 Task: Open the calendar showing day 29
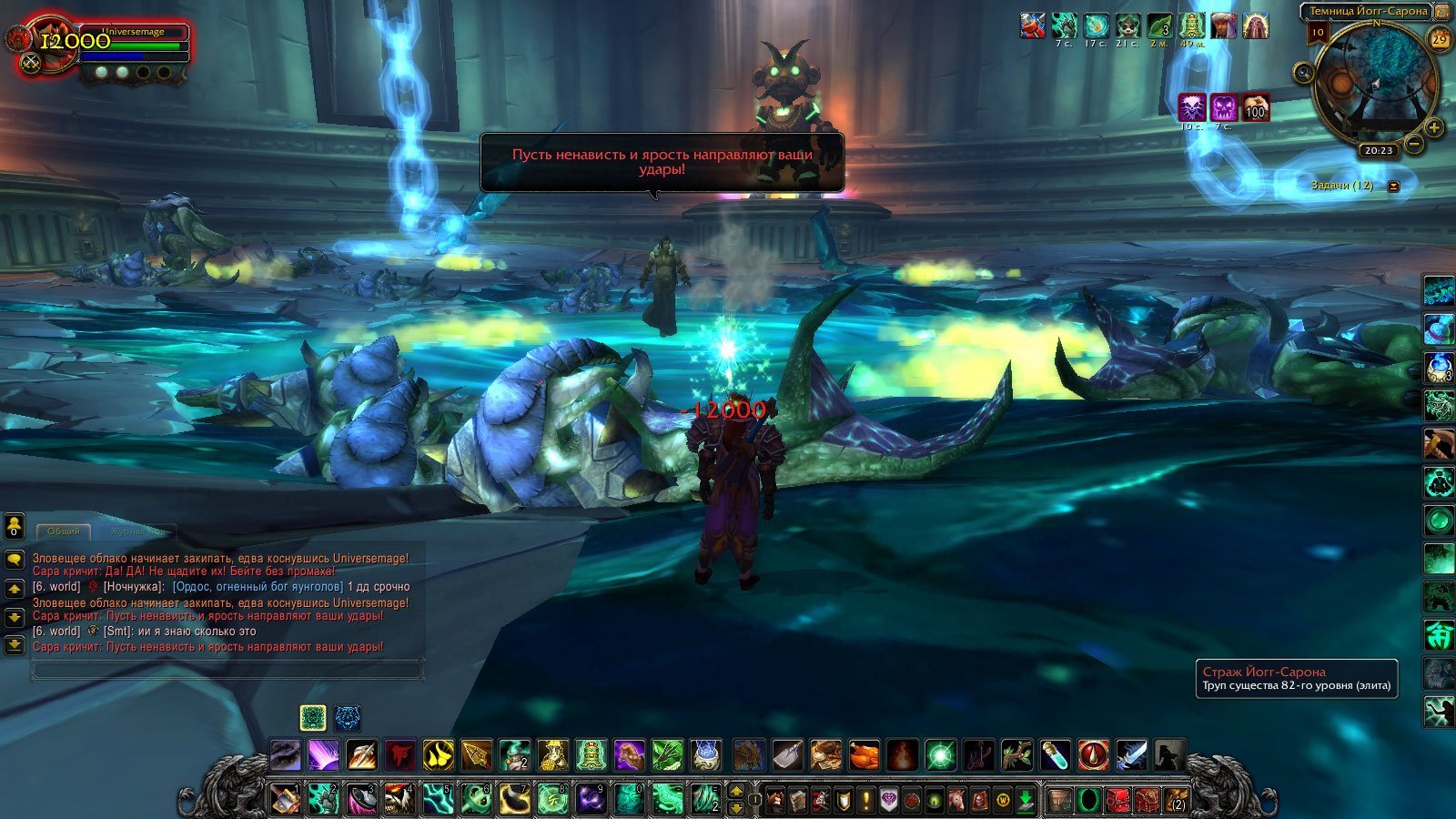[1440, 39]
